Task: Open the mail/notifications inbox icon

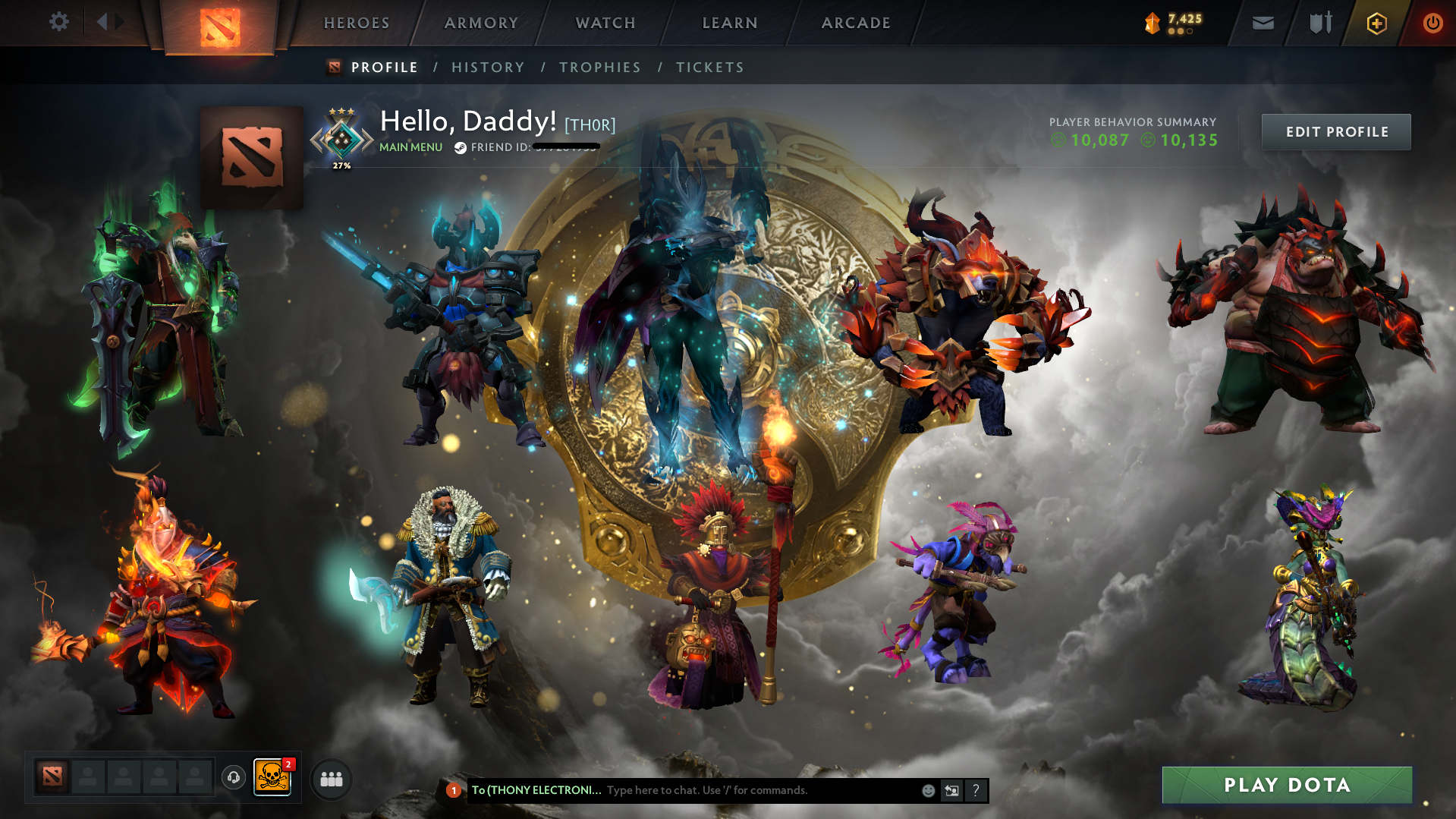Action: (x=1262, y=23)
